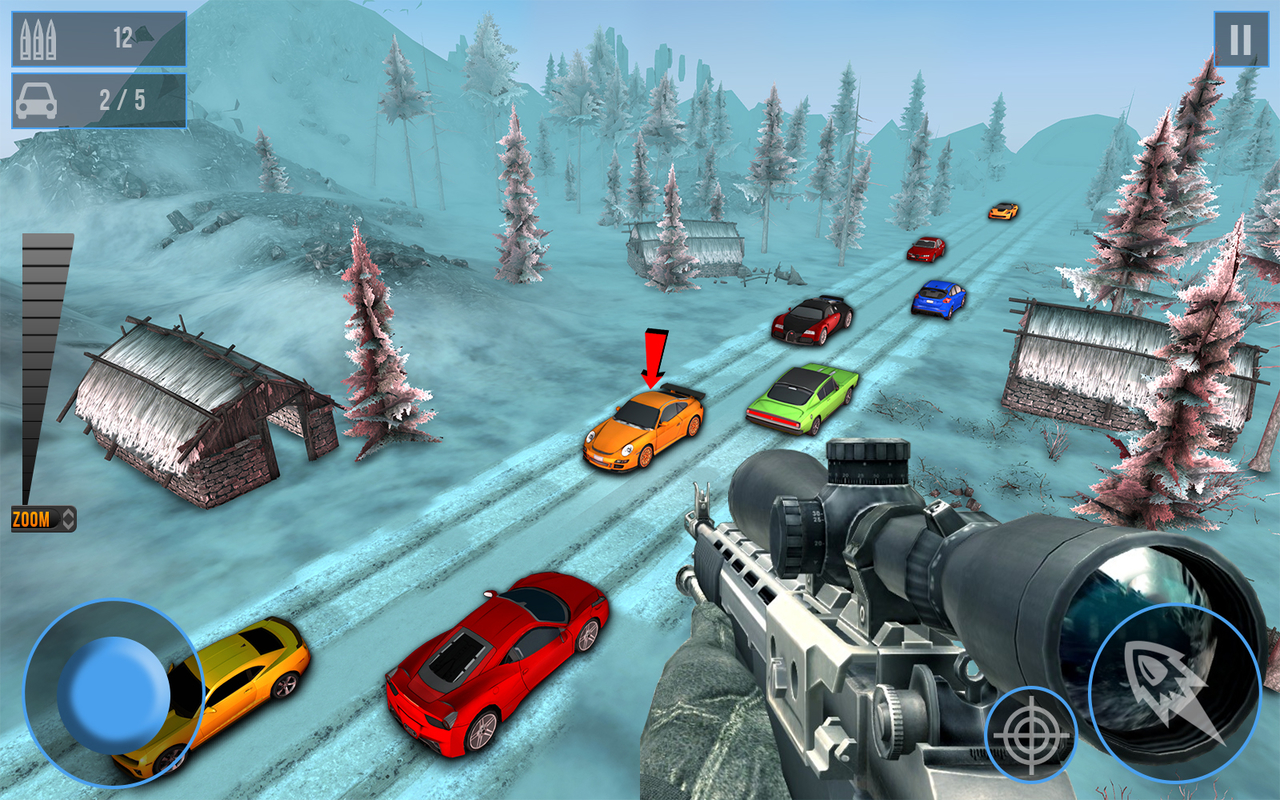The image size is (1280, 800).
Task: Click the zoom decrease arrow next to ZOOM
Action: [x=68, y=525]
